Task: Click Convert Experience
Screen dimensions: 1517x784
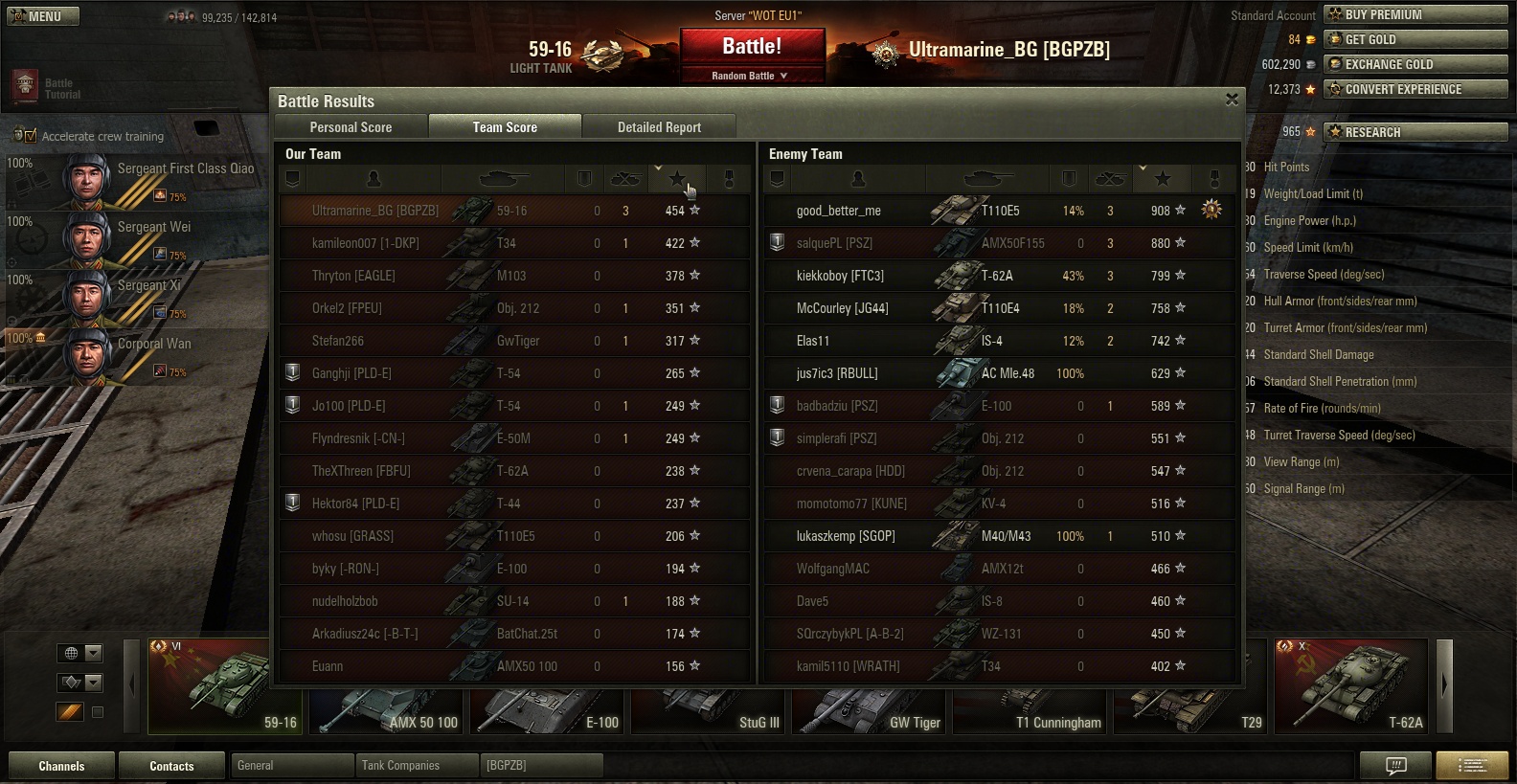Action: (x=1415, y=89)
